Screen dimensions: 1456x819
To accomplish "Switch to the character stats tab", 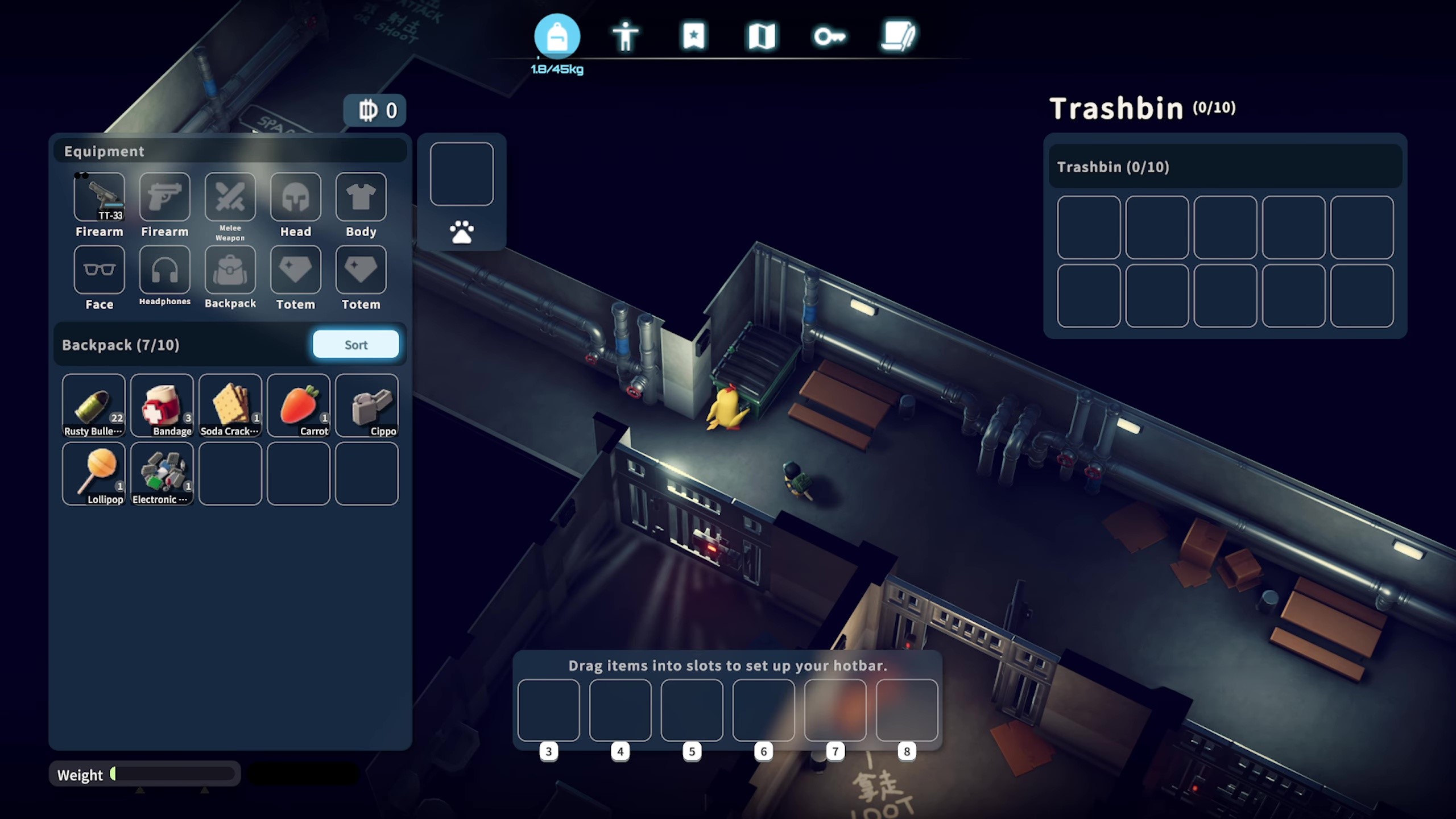I will pyautogui.click(x=626, y=37).
